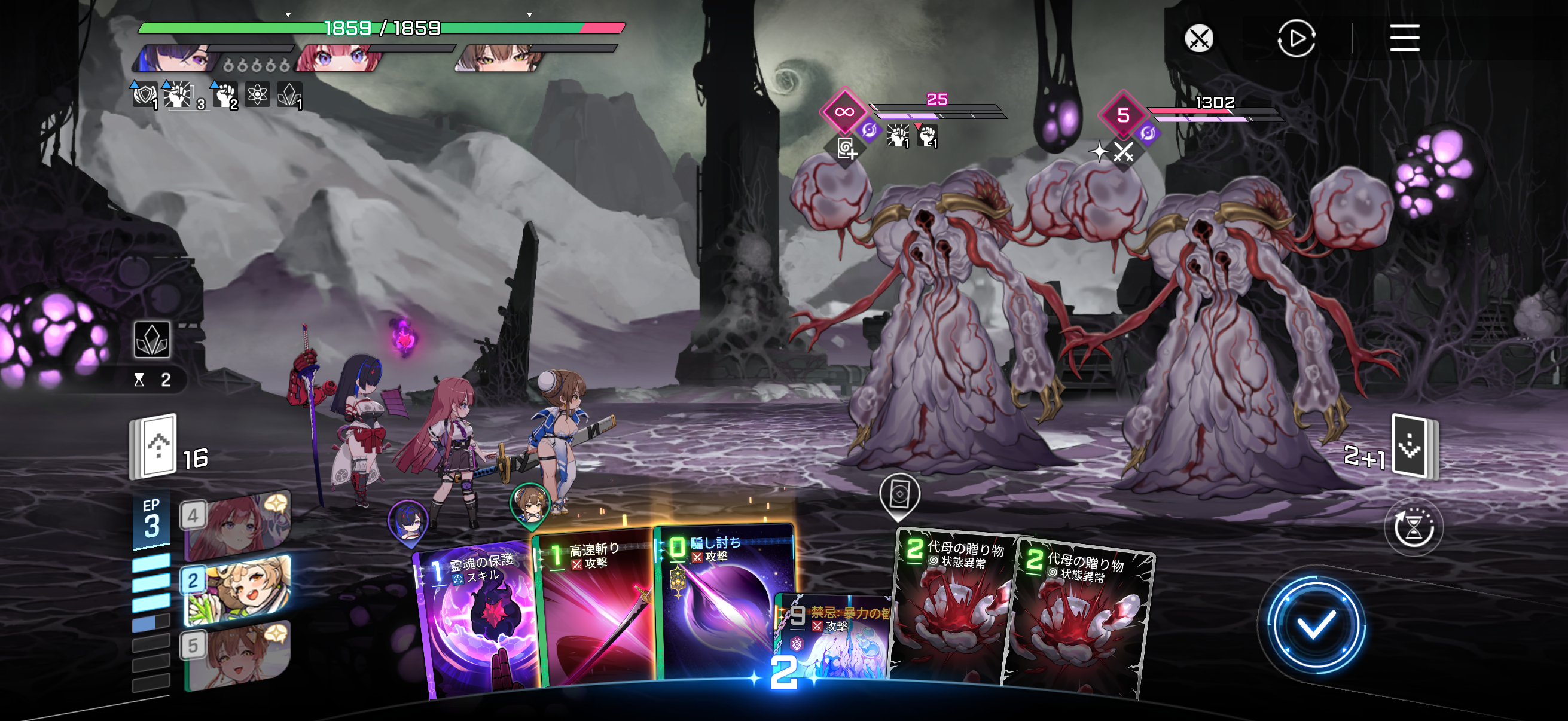
Task: Inspect the shield buff icon under party portraits
Action: click(x=144, y=94)
